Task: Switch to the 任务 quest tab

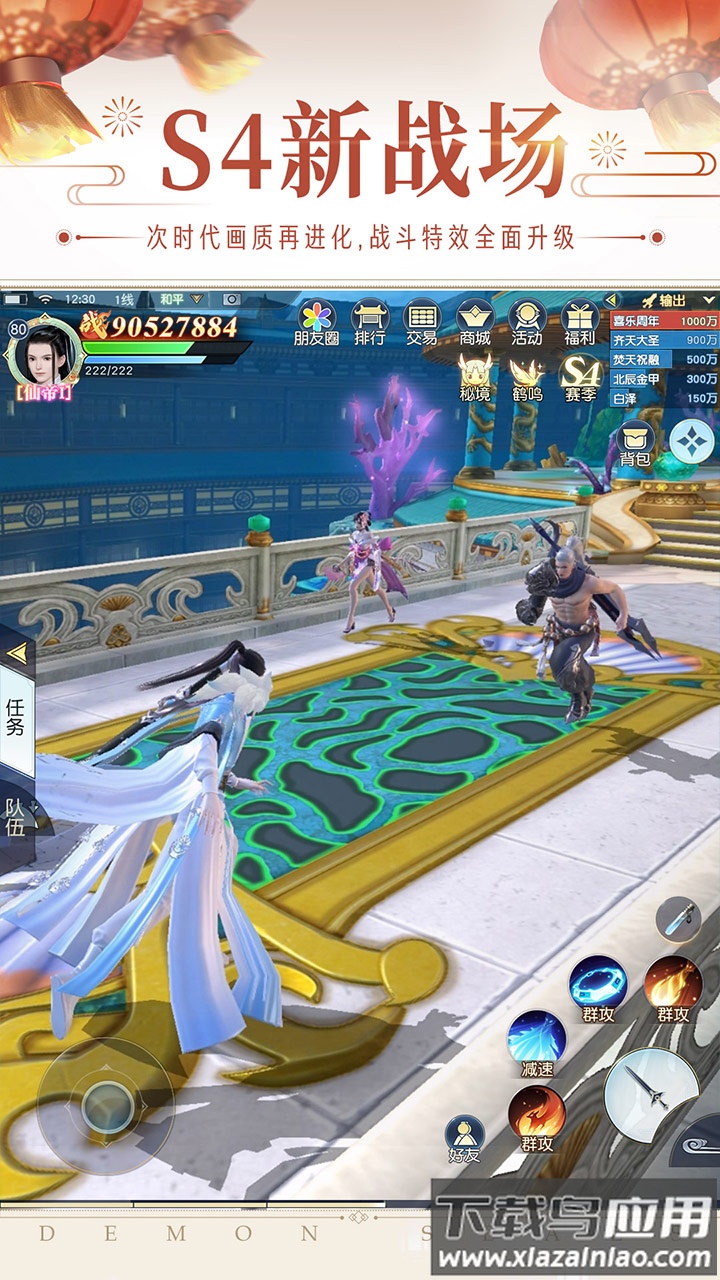Action: [x=16, y=717]
